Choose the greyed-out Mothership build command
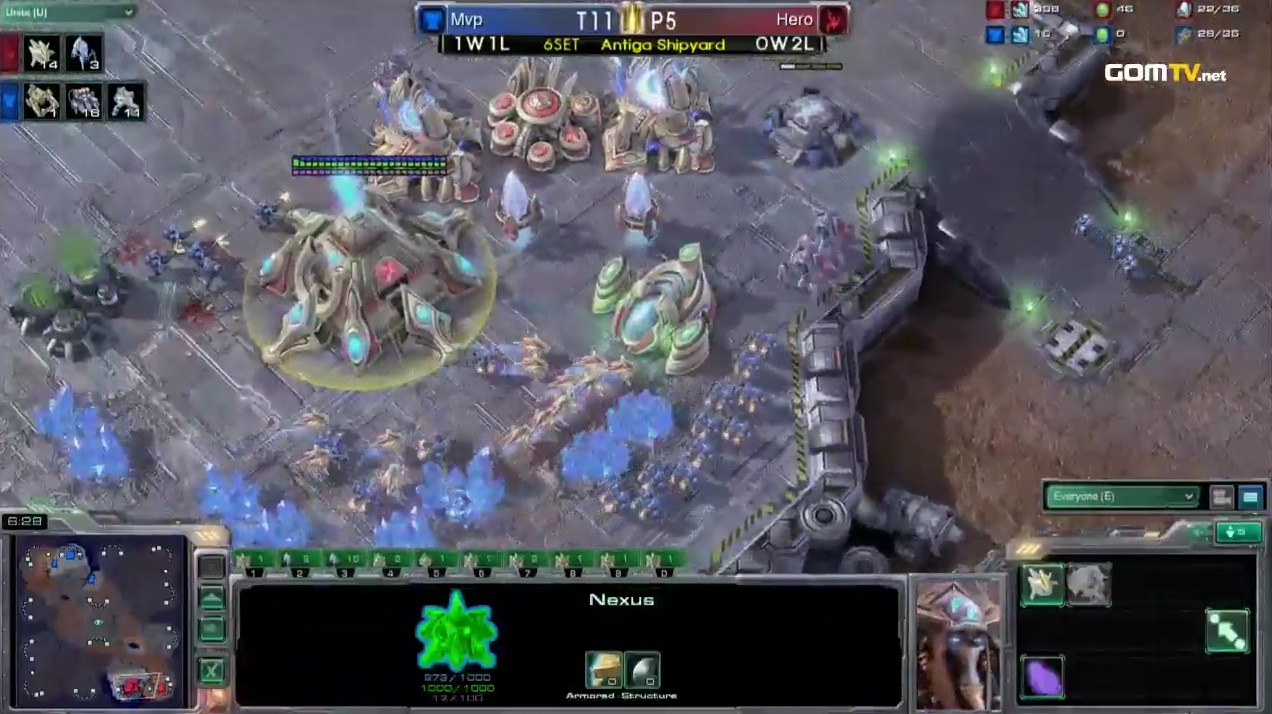1272x714 pixels. (x=1088, y=584)
